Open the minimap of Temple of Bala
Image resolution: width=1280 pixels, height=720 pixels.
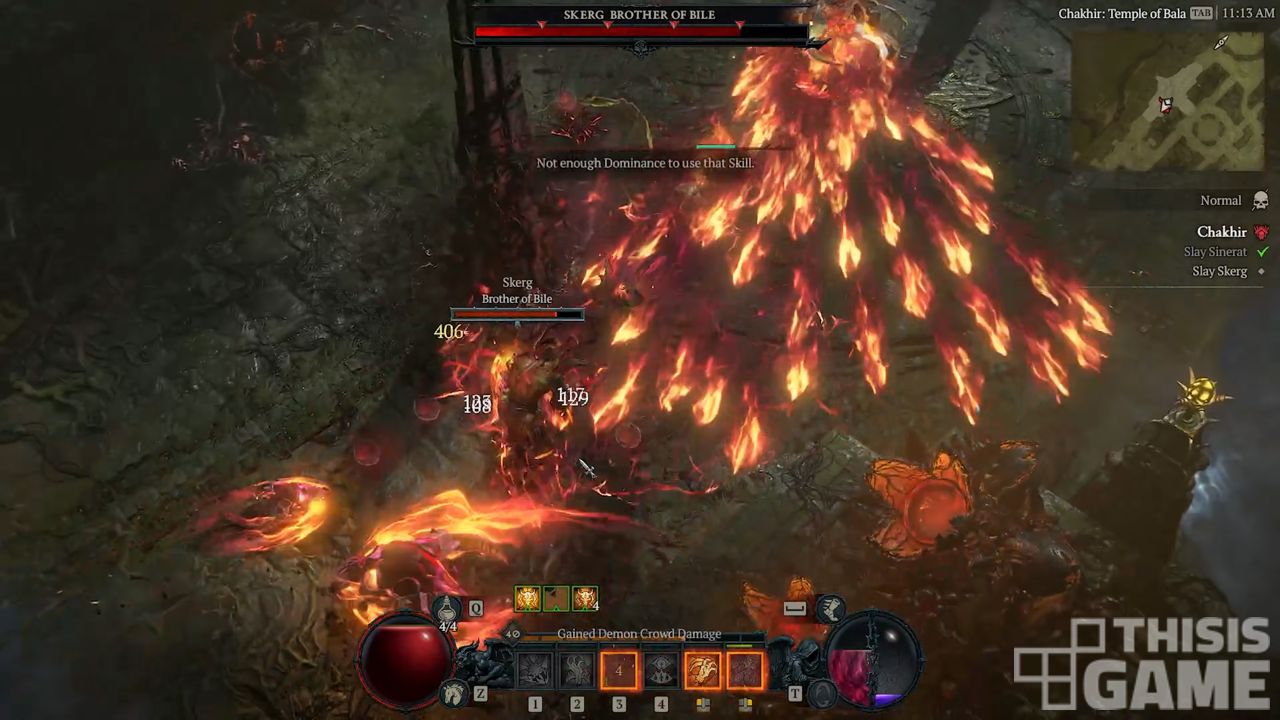[x=1172, y=100]
